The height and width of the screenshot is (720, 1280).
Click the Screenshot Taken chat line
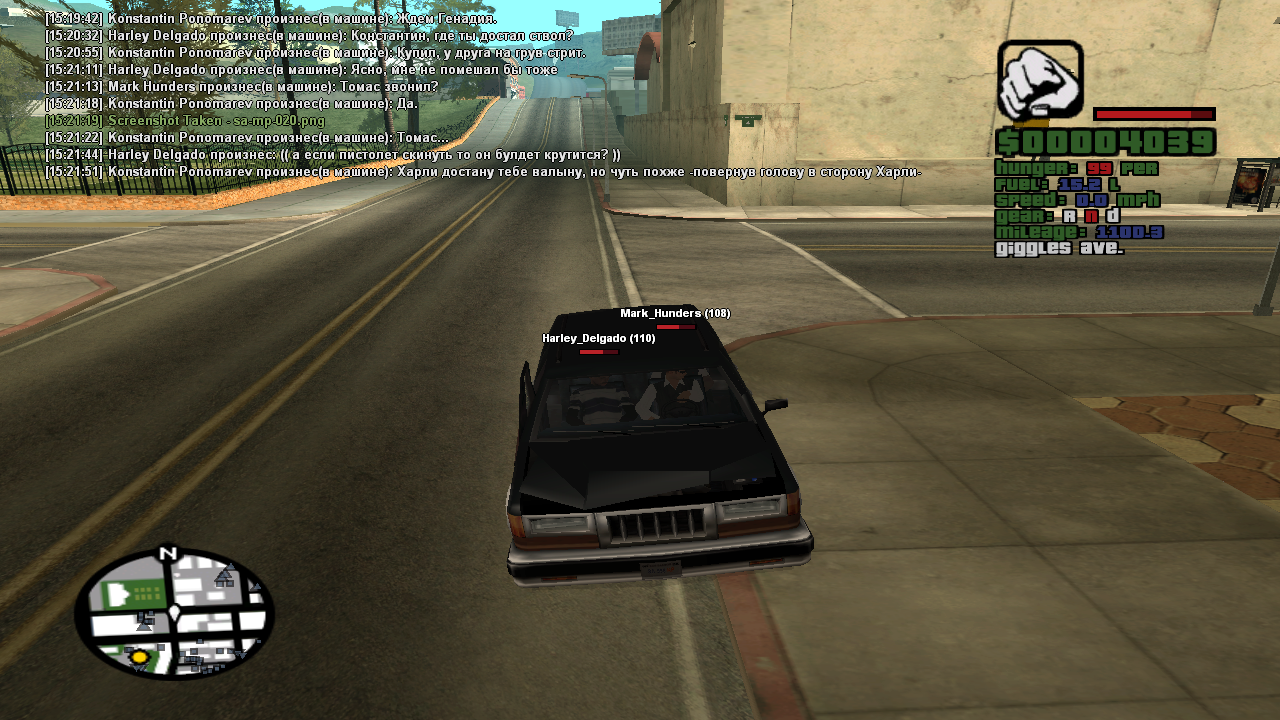(x=185, y=120)
